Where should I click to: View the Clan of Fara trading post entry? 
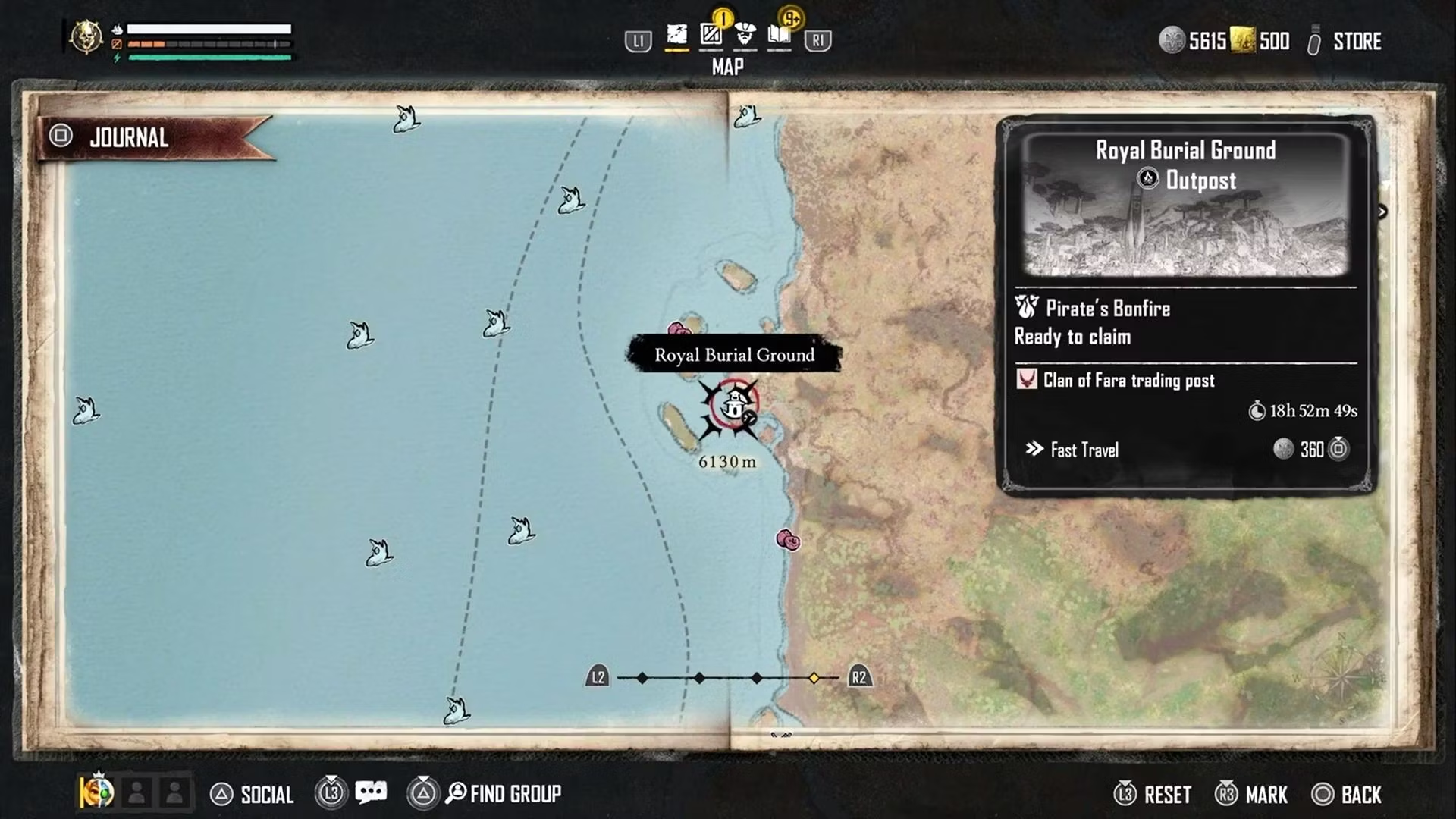pyautogui.click(x=1128, y=381)
